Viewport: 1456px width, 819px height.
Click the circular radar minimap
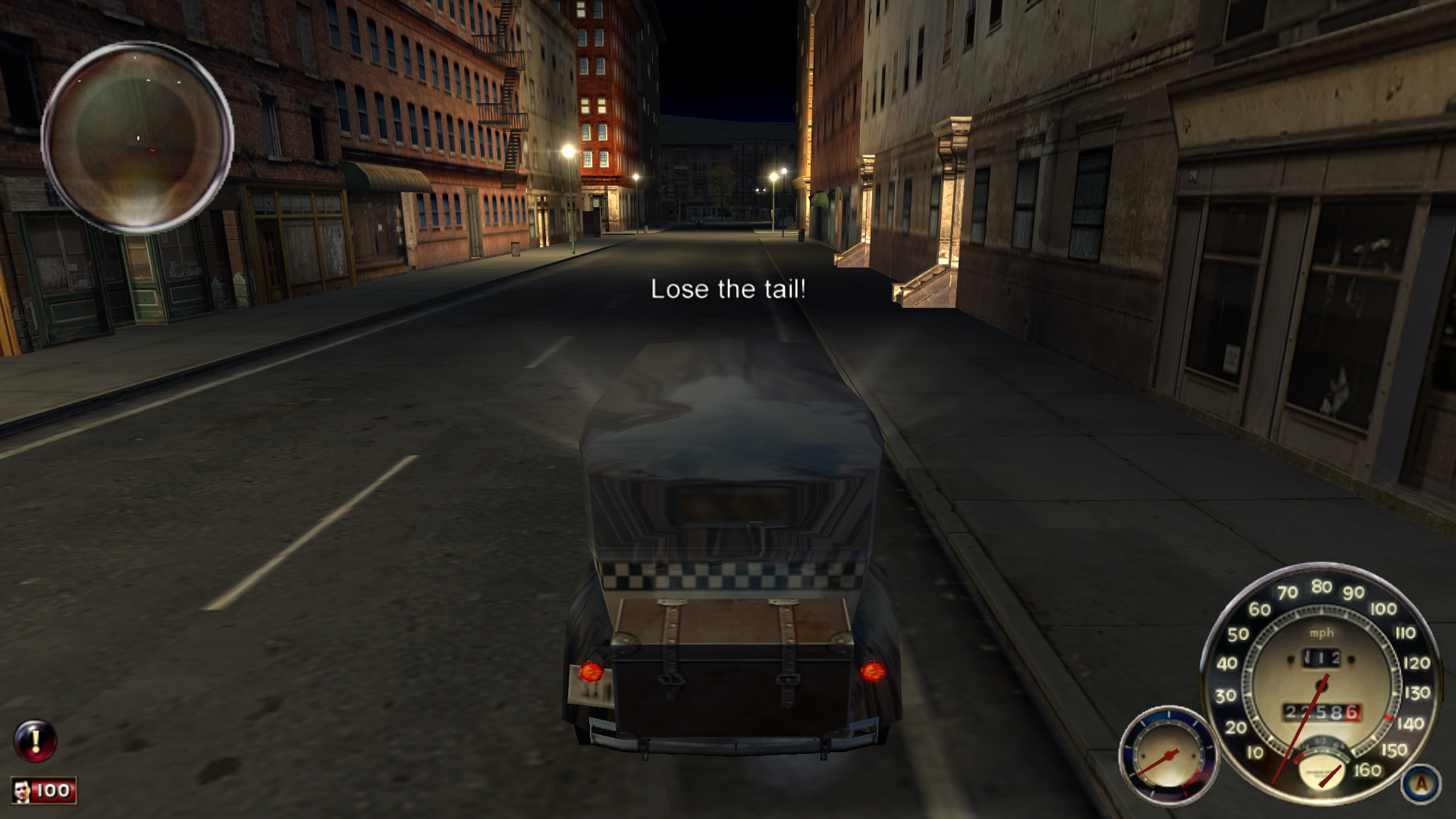click(x=137, y=136)
